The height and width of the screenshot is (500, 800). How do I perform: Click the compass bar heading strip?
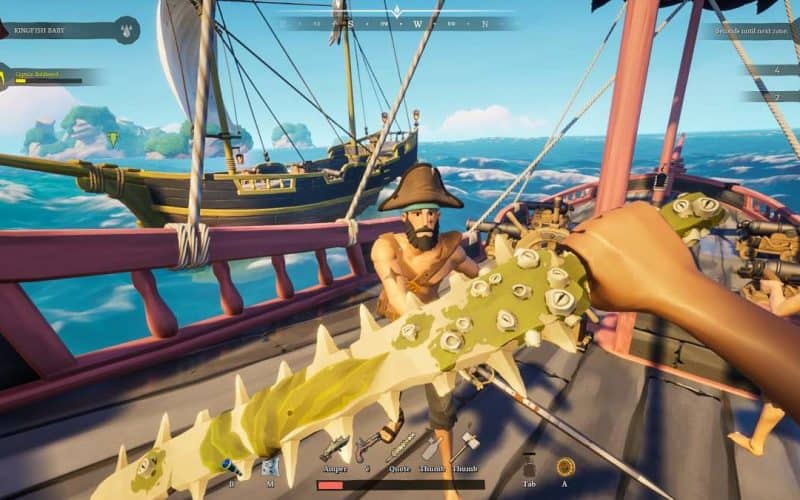tap(400, 23)
